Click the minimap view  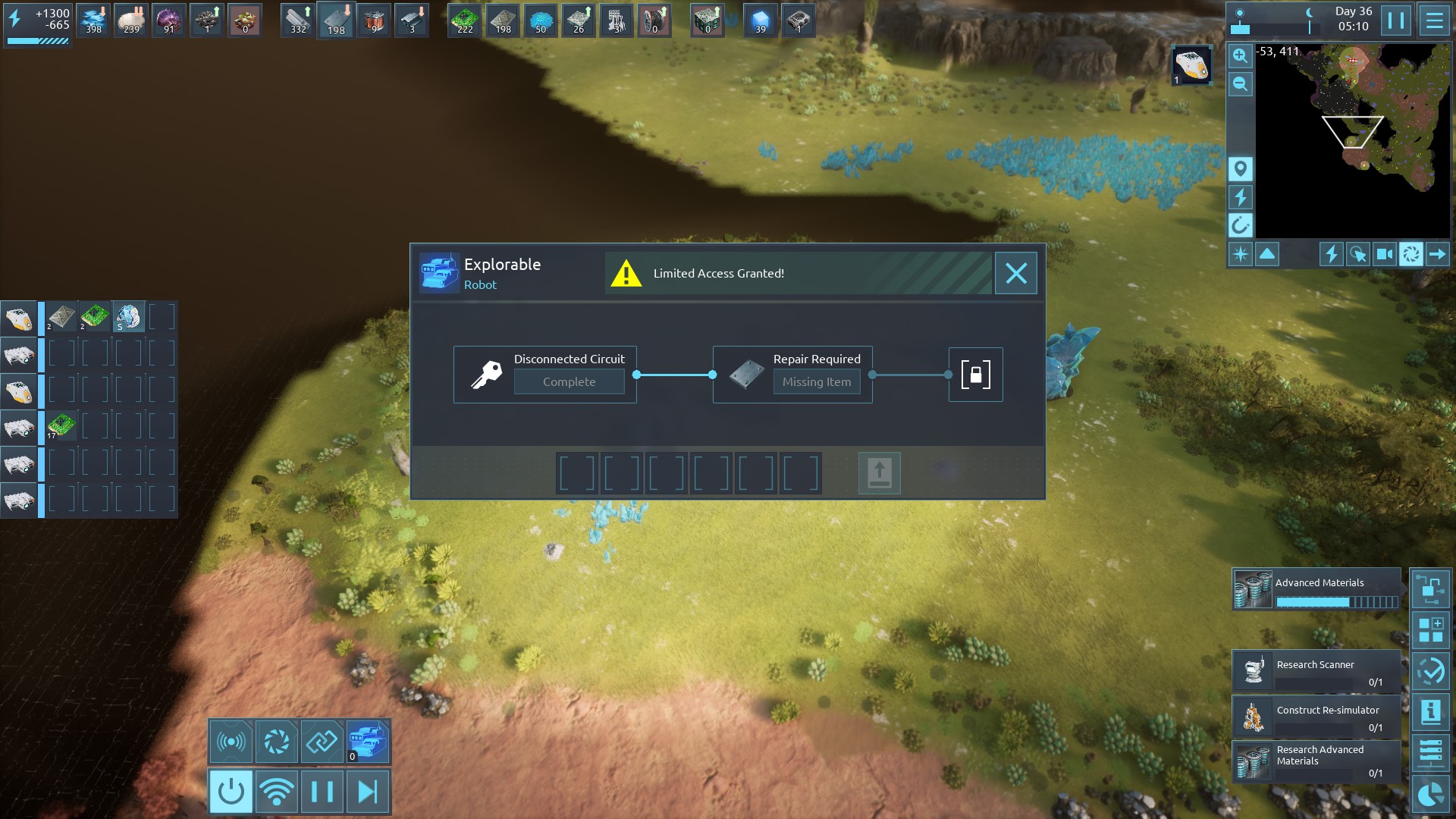[1353, 140]
